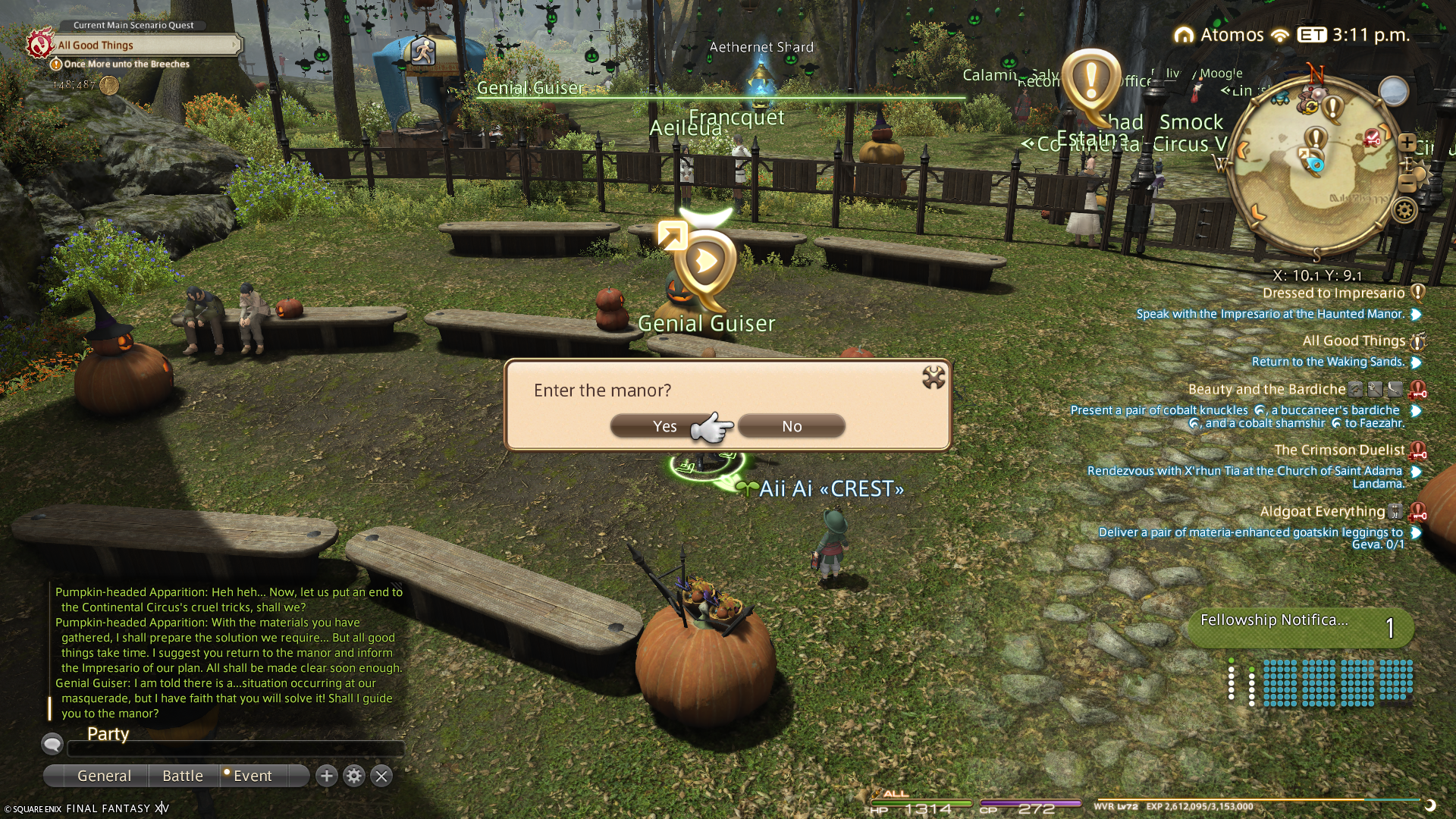Open the Fellowship Notification panel
The height and width of the screenshot is (819, 1456).
(x=1298, y=627)
